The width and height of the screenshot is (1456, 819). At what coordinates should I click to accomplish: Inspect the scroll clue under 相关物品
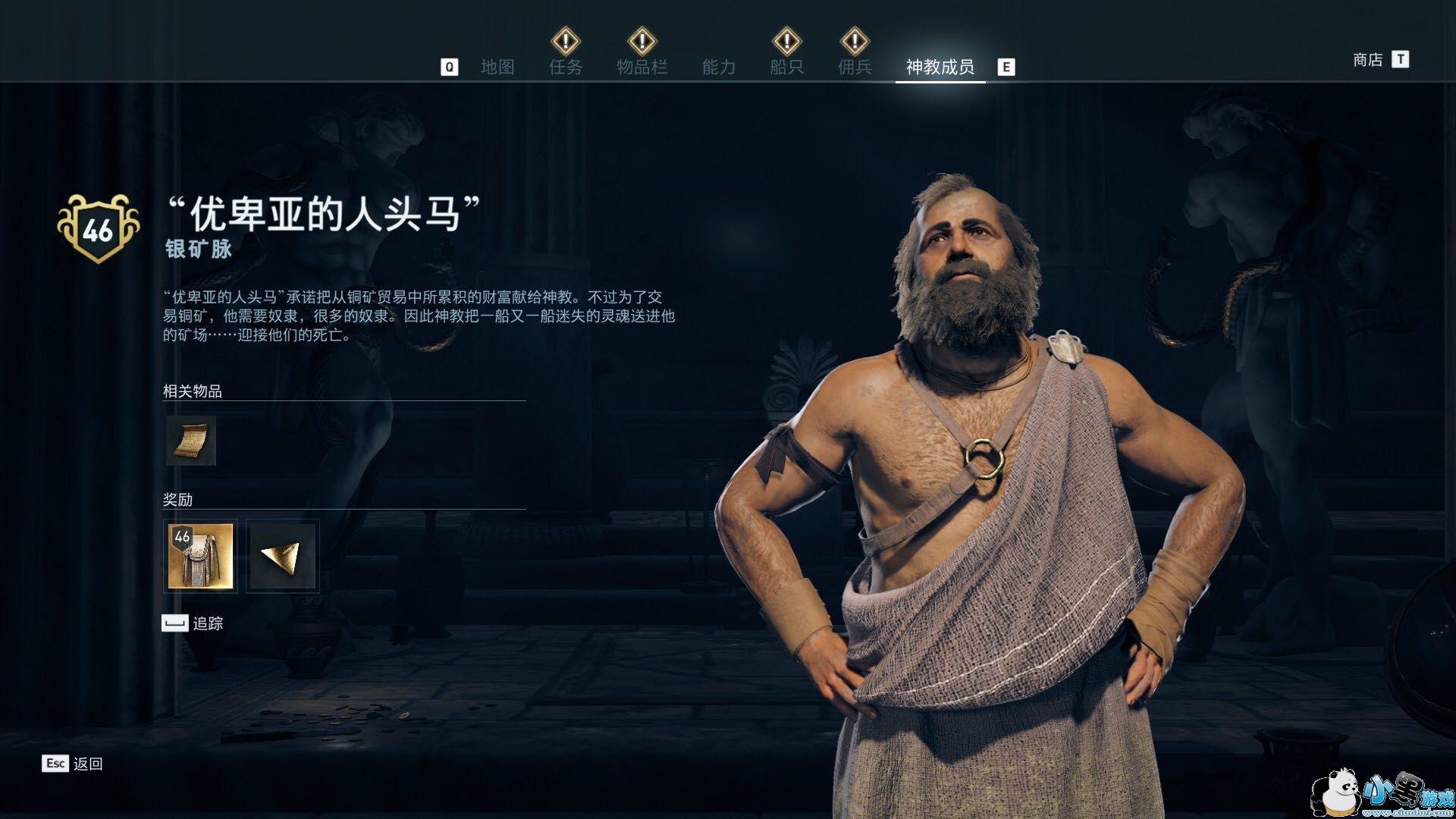coord(191,441)
